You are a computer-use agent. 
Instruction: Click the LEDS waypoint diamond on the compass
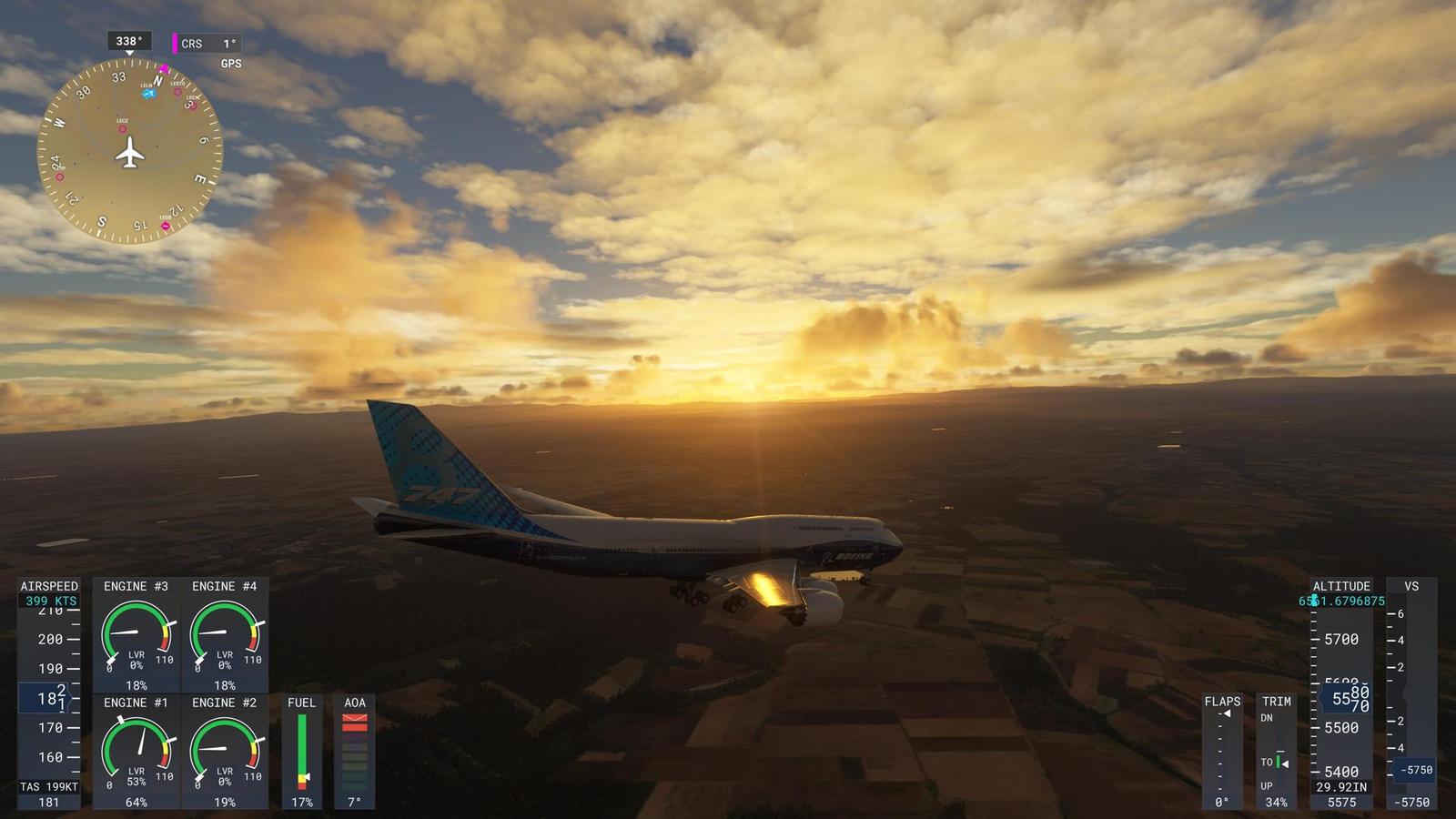tap(165, 226)
